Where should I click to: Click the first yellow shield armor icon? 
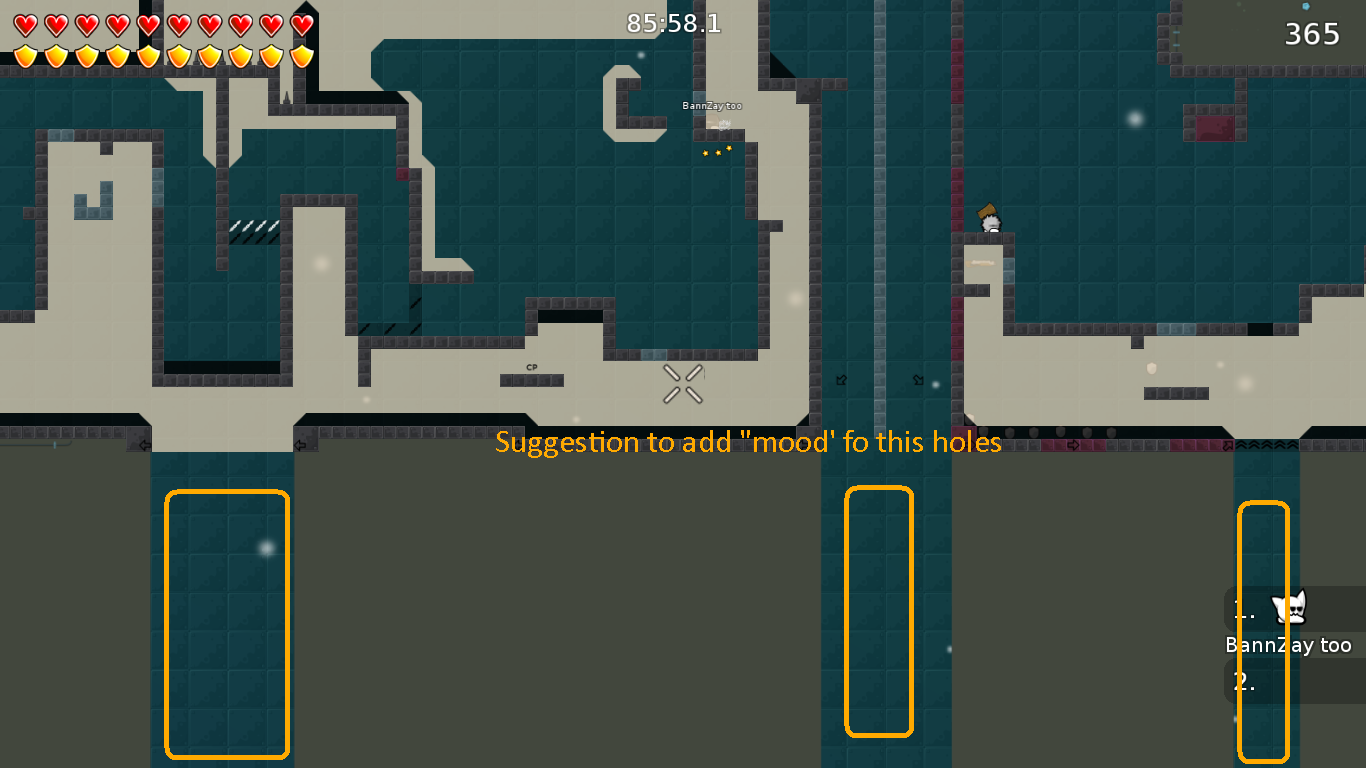coord(25,56)
